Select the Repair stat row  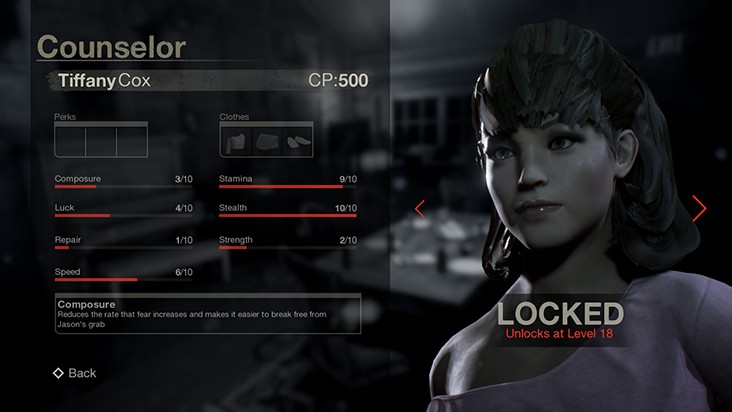pos(124,242)
